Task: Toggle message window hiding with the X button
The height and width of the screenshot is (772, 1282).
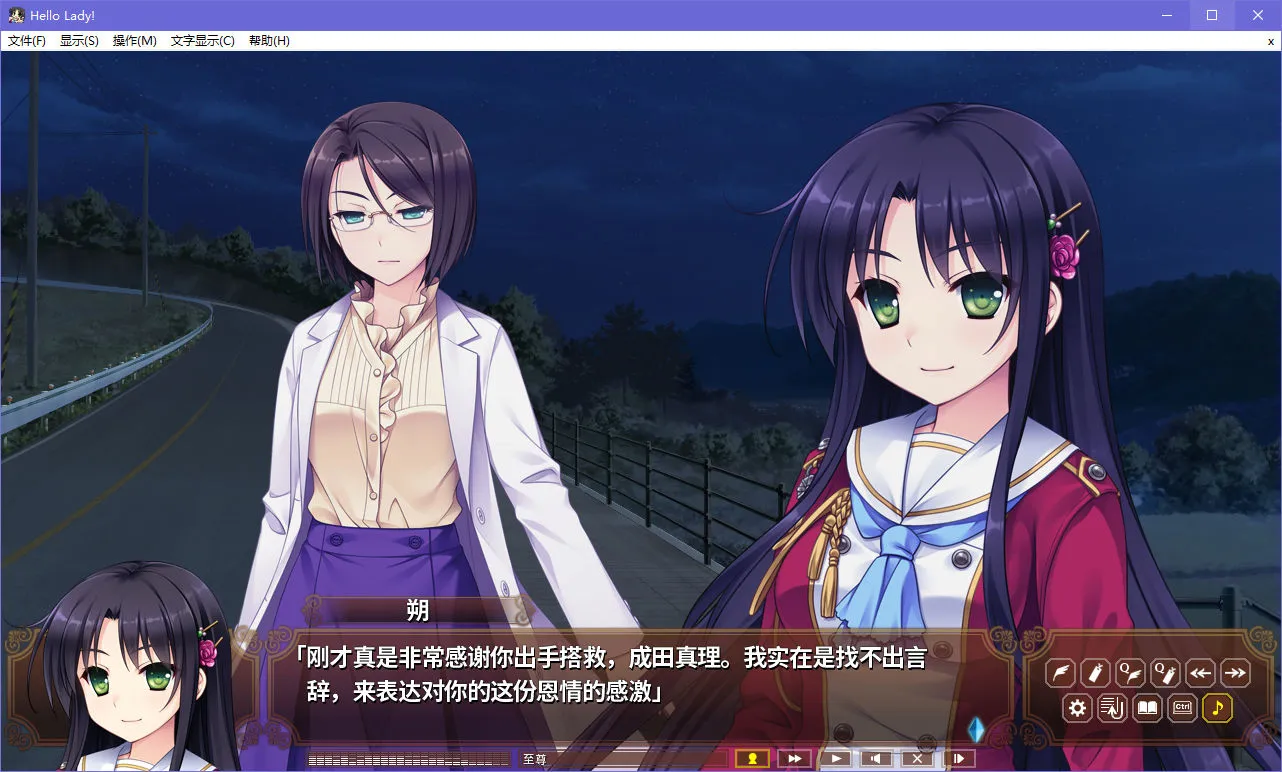Action: [917, 758]
